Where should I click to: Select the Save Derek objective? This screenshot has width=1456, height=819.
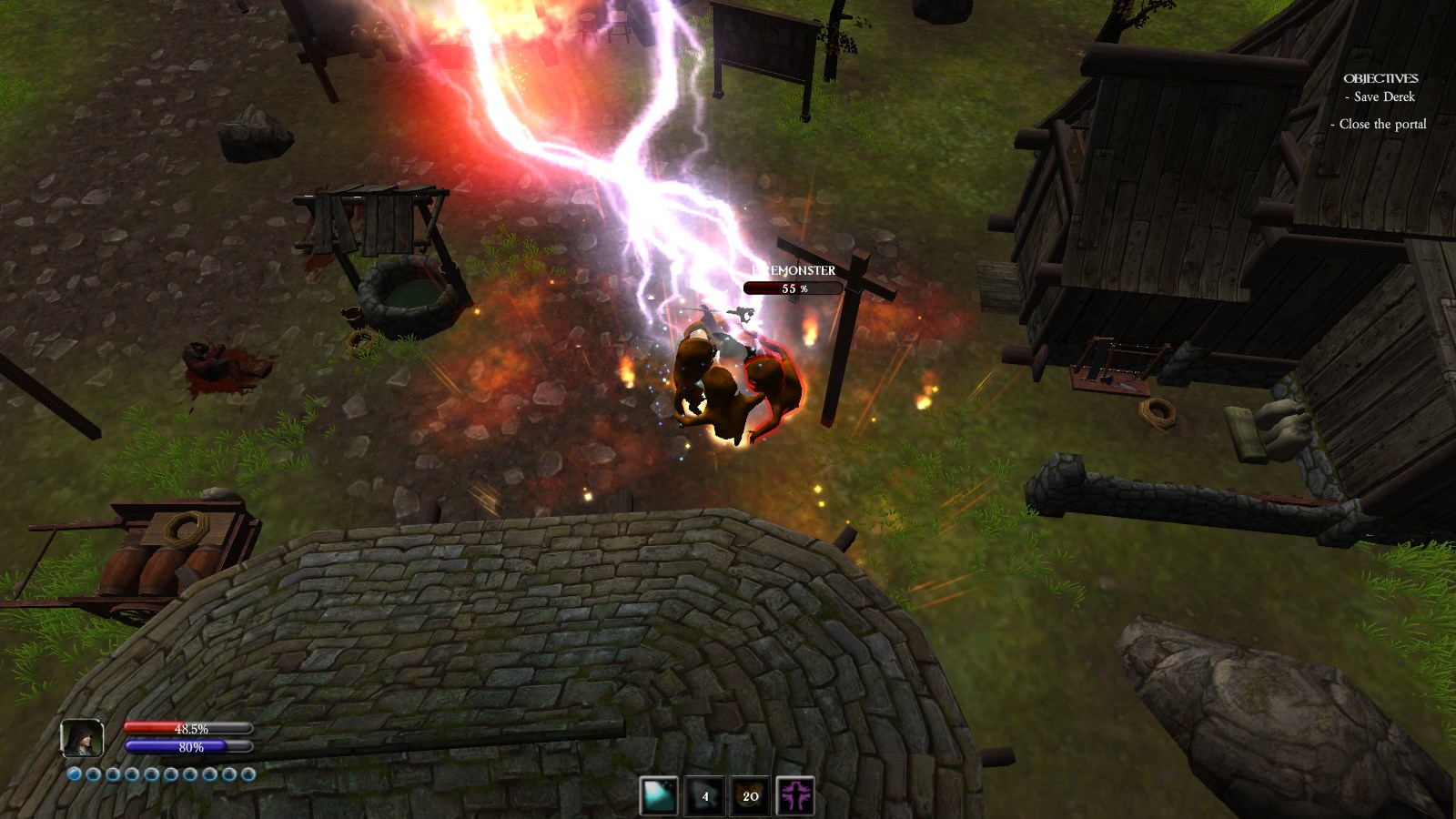tap(1383, 97)
